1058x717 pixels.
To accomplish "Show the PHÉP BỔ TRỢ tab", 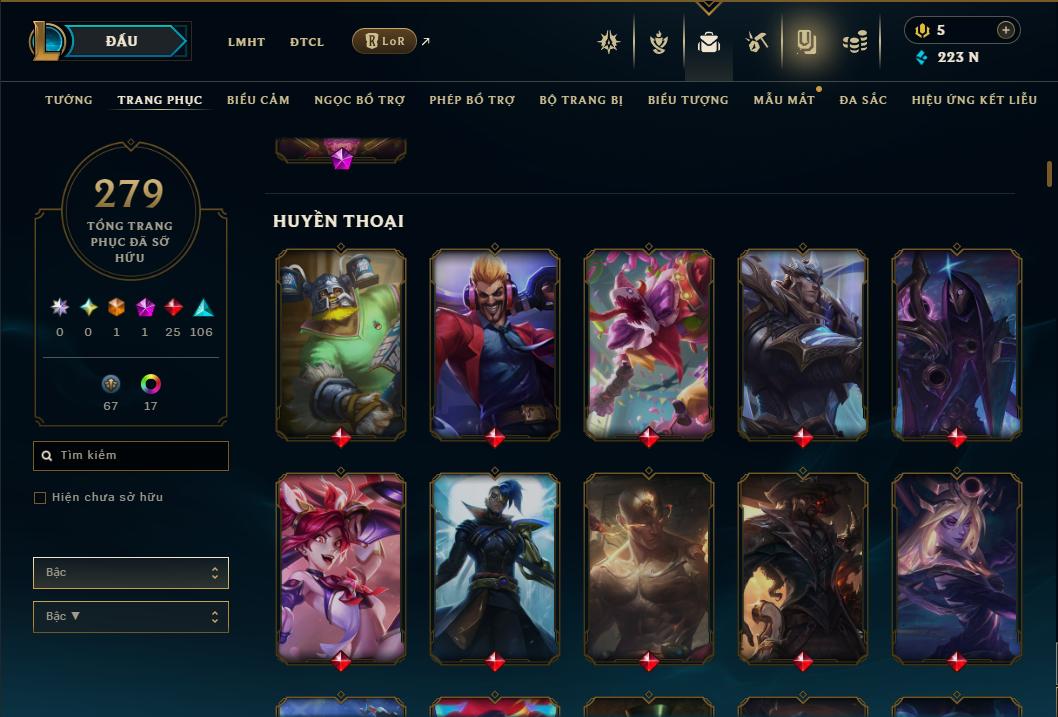I will pyautogui.click(x=472, y=100).
